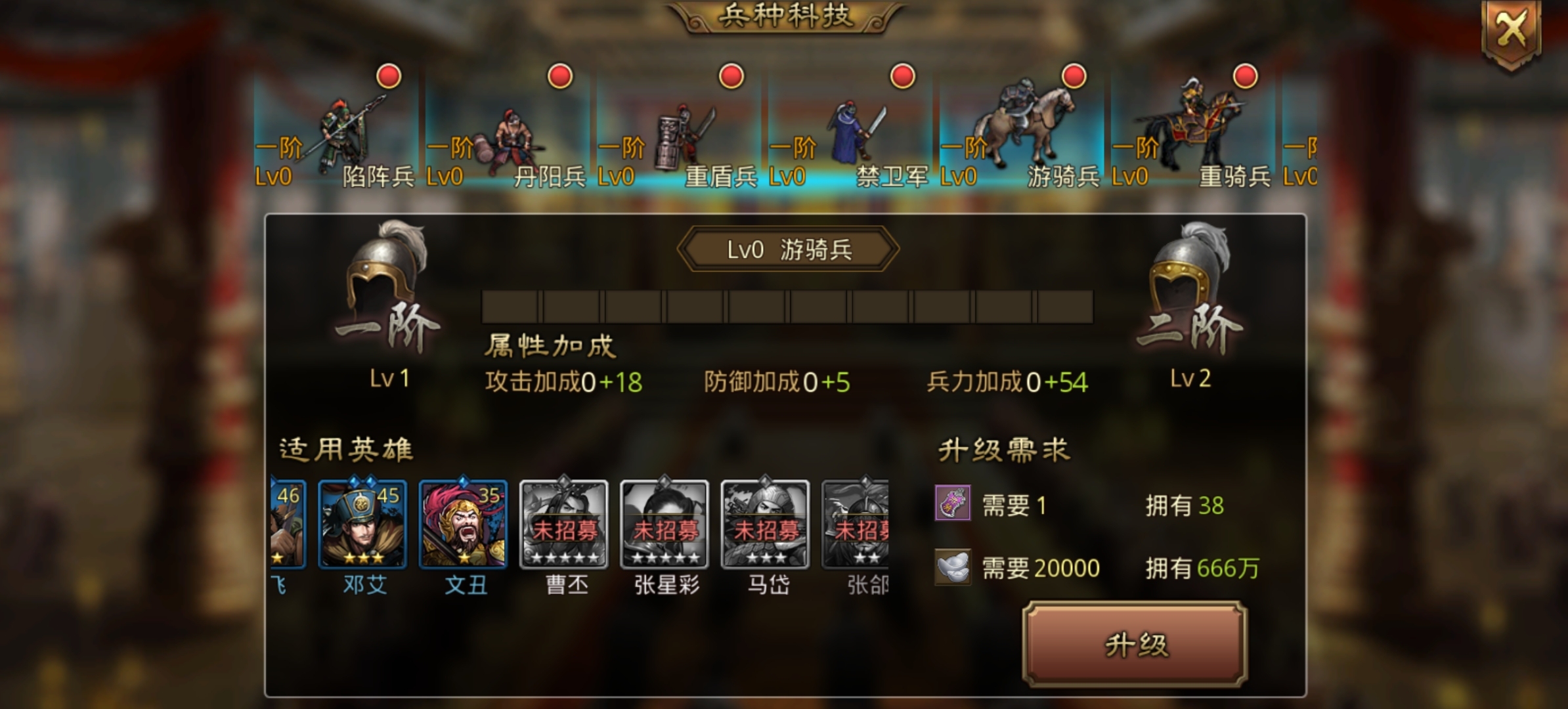Image resolution: width=1568 pixels, height=709 pixels.
Task: Select the 丹阳兵 unit icon
Action: coord(512,138)
